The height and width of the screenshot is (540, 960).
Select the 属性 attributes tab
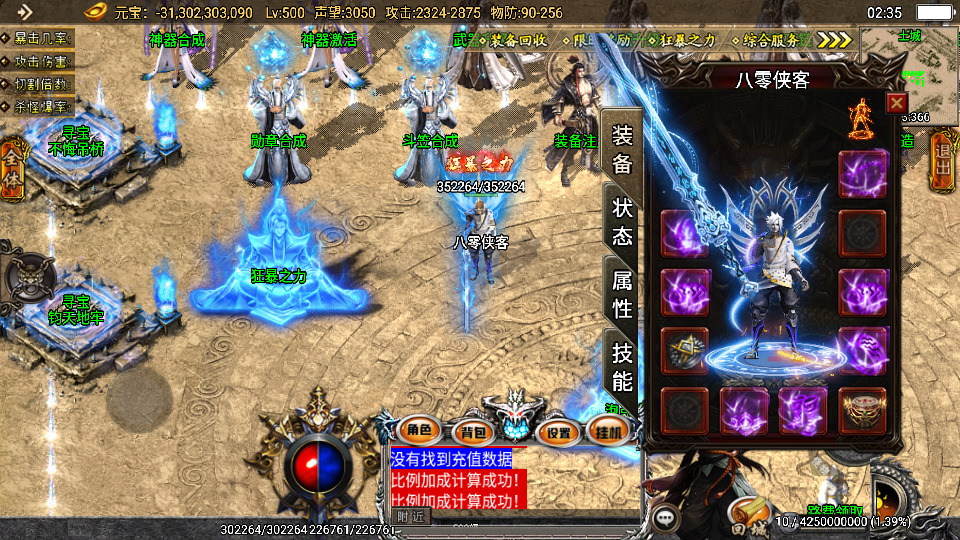pyautogui.click(x=622, y=294)
